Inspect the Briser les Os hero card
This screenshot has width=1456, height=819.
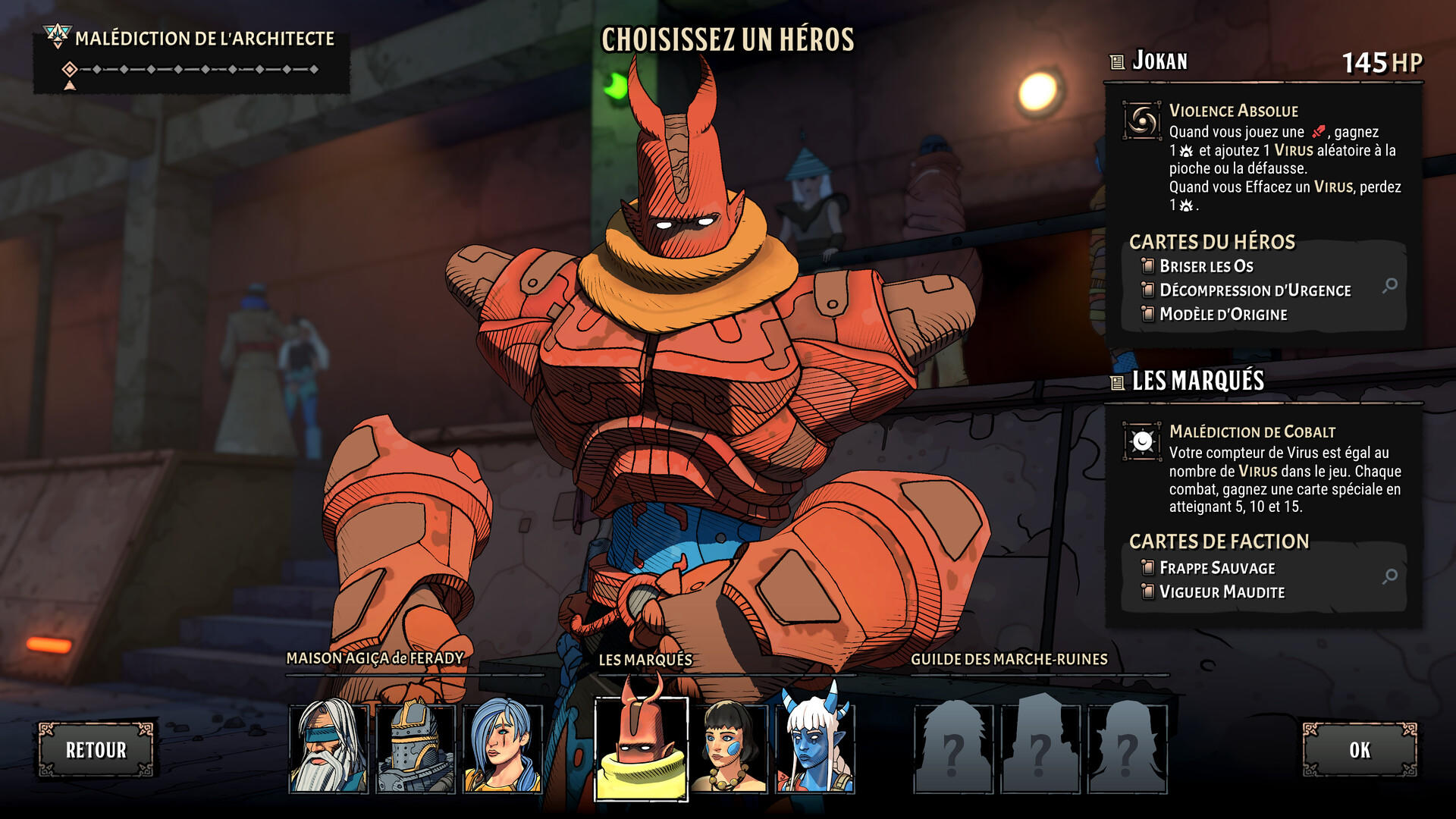pos(1206,266)
